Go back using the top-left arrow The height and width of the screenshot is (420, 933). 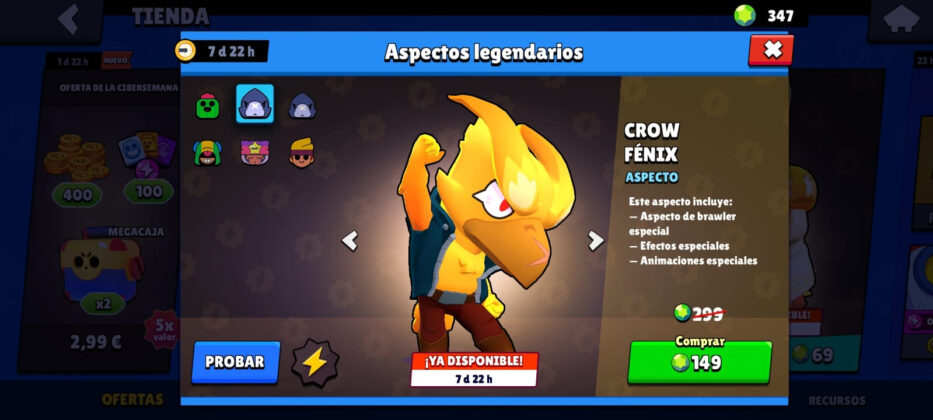(x=68, y=18)
